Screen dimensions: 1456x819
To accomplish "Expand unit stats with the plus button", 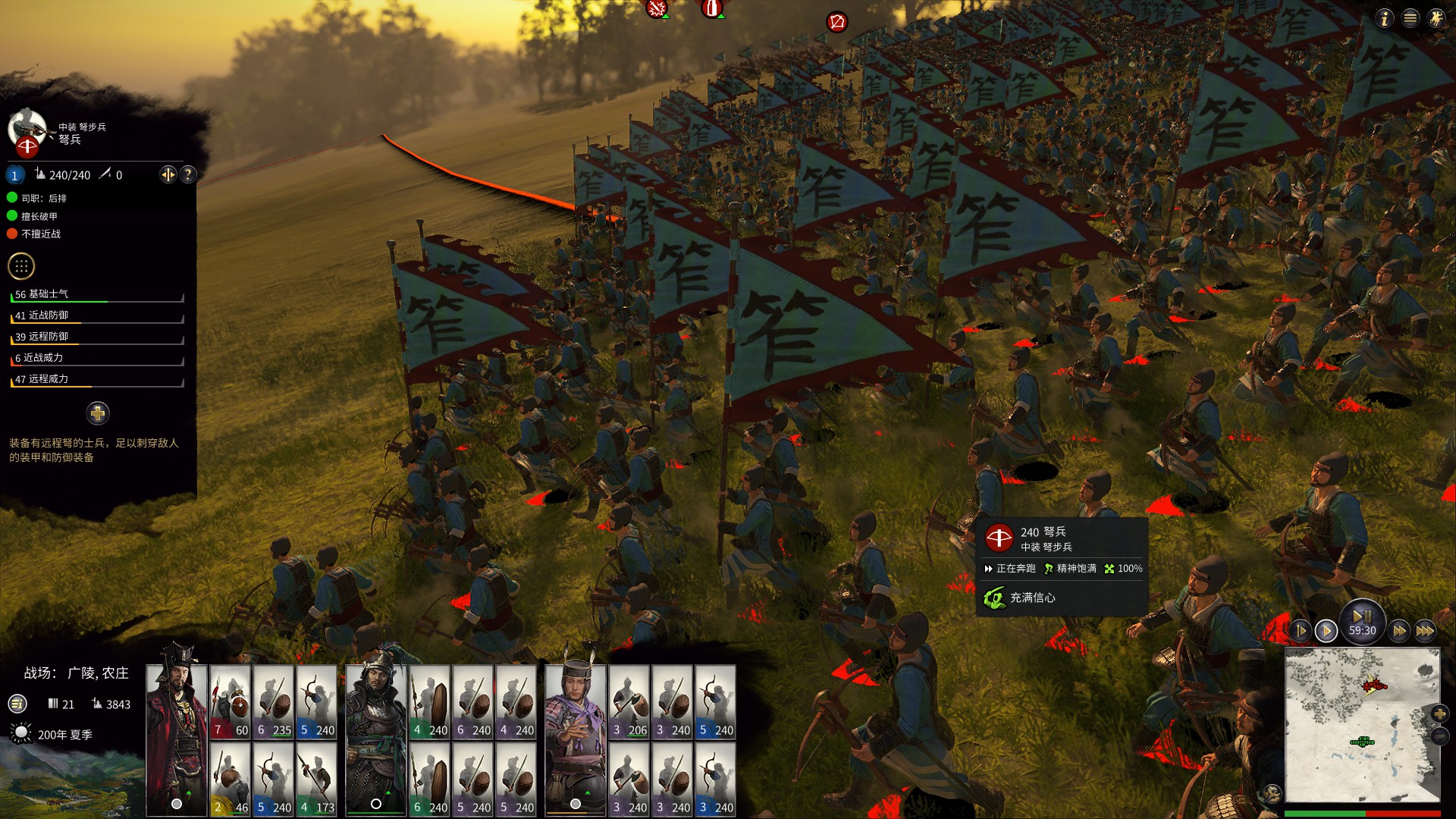I will pos(98,413).
